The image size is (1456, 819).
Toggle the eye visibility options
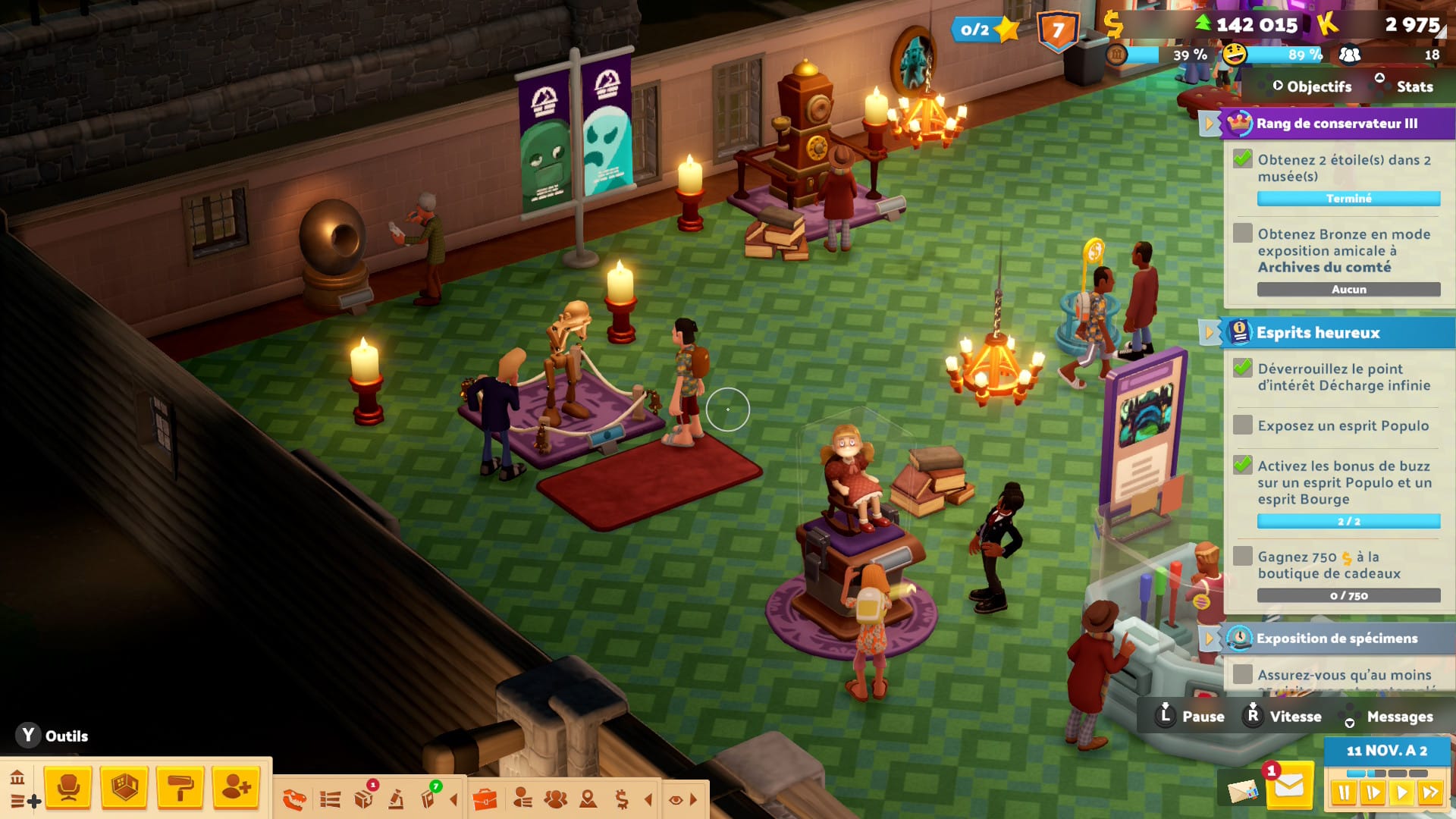pos(676,799)
